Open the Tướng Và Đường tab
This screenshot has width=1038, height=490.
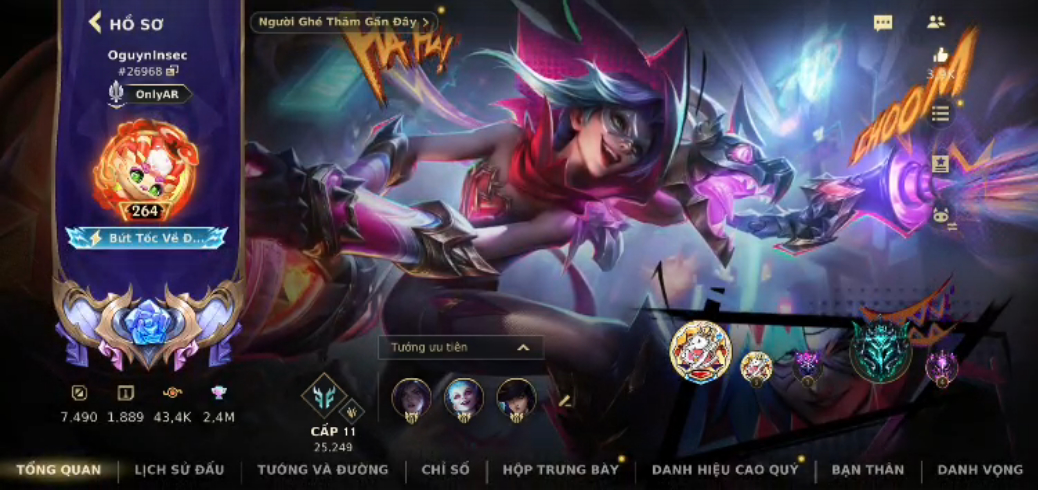pos(322,470)
